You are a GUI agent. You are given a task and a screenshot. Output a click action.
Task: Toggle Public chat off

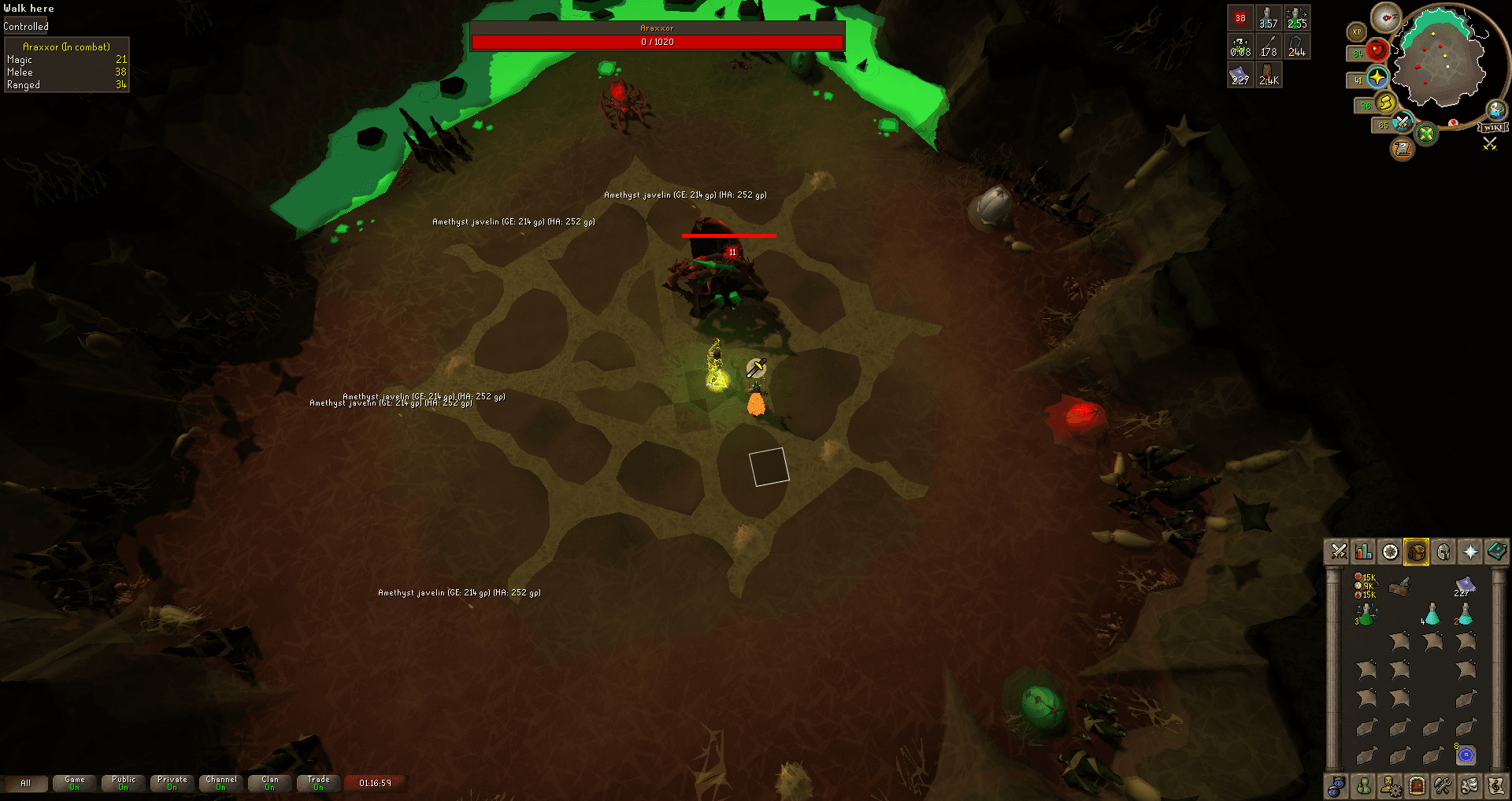[x=122, y=784]
